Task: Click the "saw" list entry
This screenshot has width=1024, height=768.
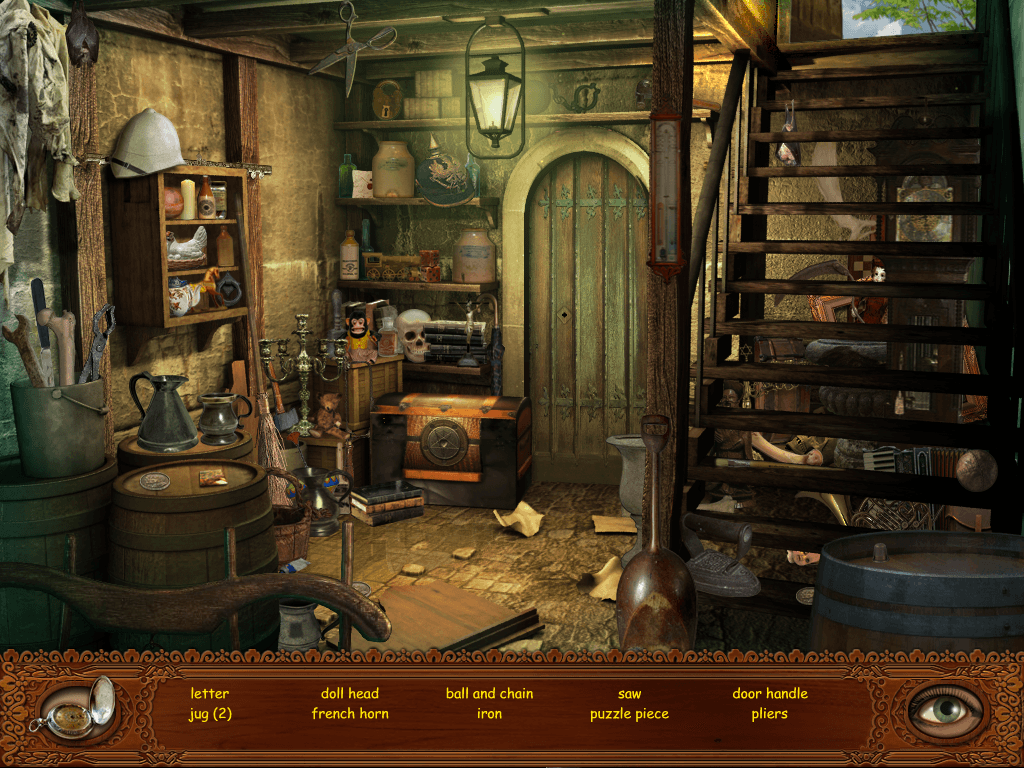Action: tap(629, 693)
